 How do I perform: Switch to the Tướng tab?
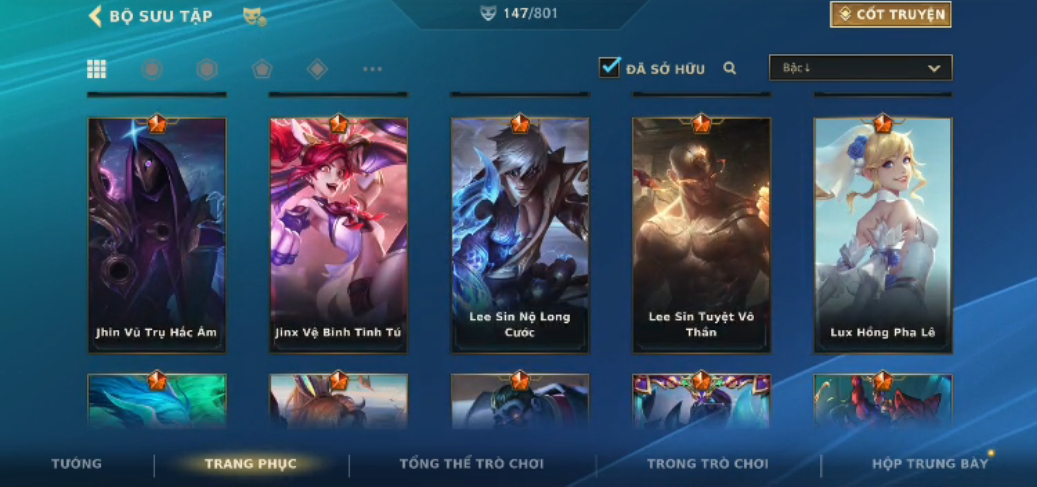click(x=77, y=464)
